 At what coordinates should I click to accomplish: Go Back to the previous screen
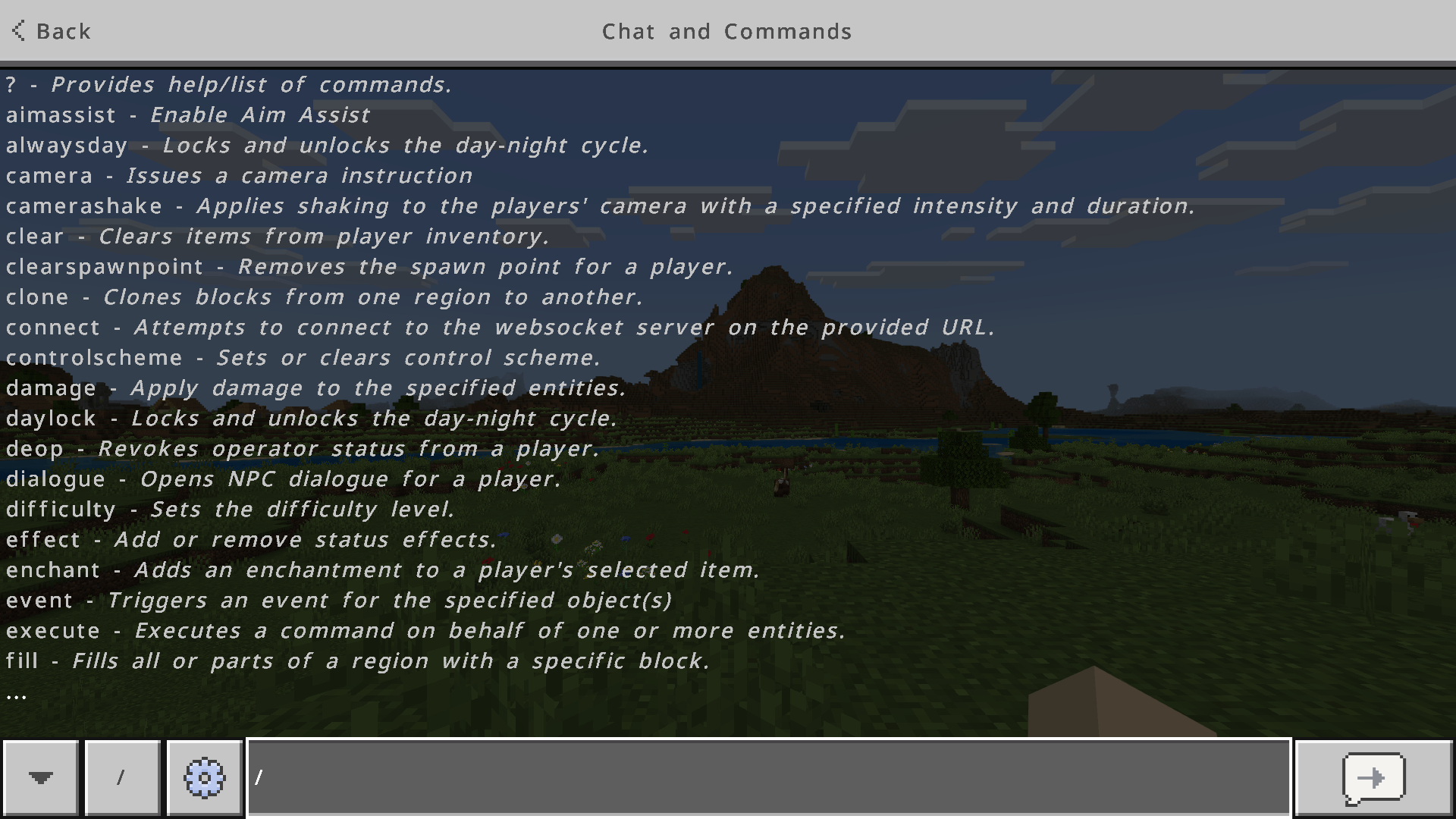click(51, 31)
